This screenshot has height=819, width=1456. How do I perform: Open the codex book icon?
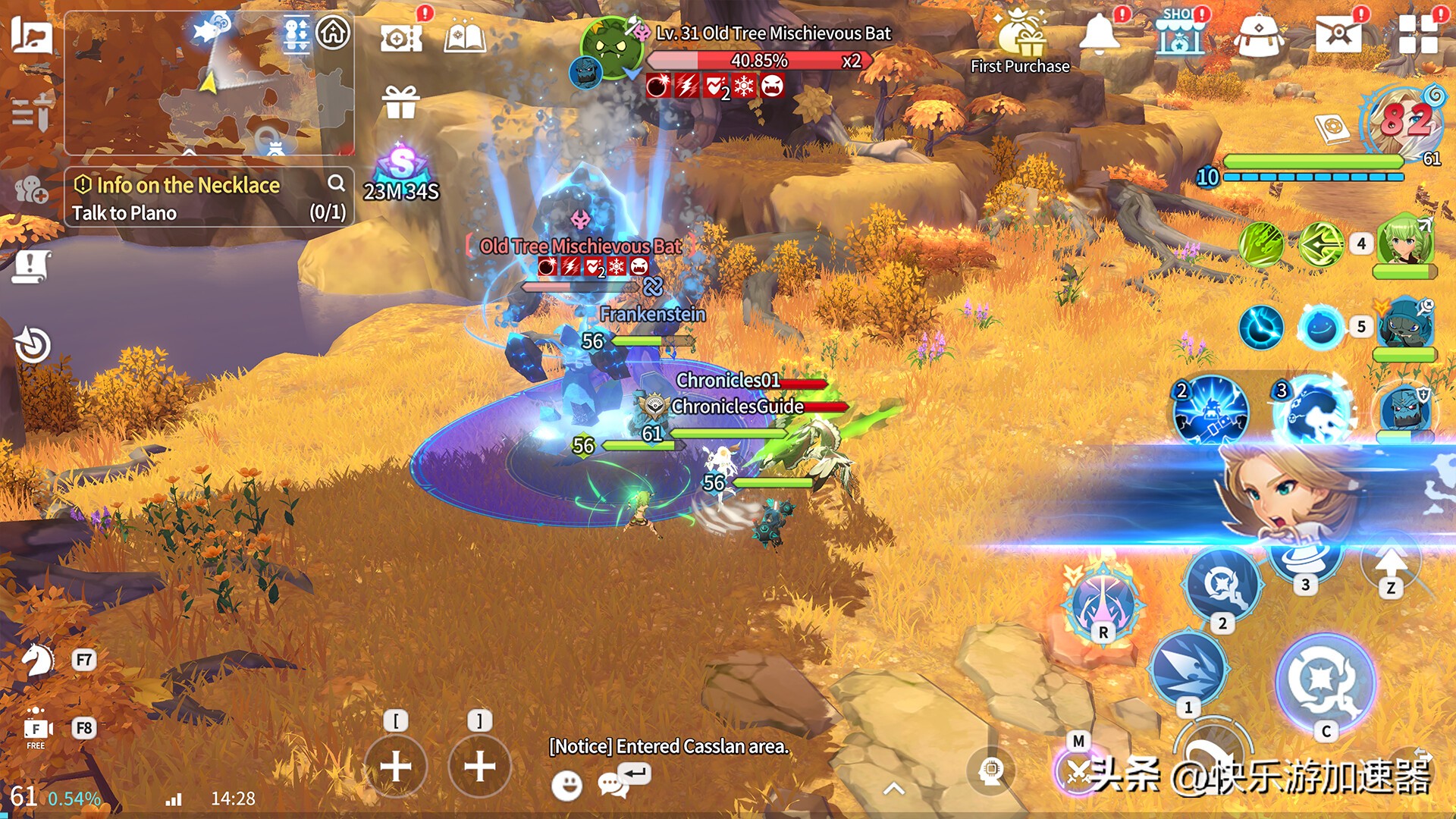pos(465,36)
